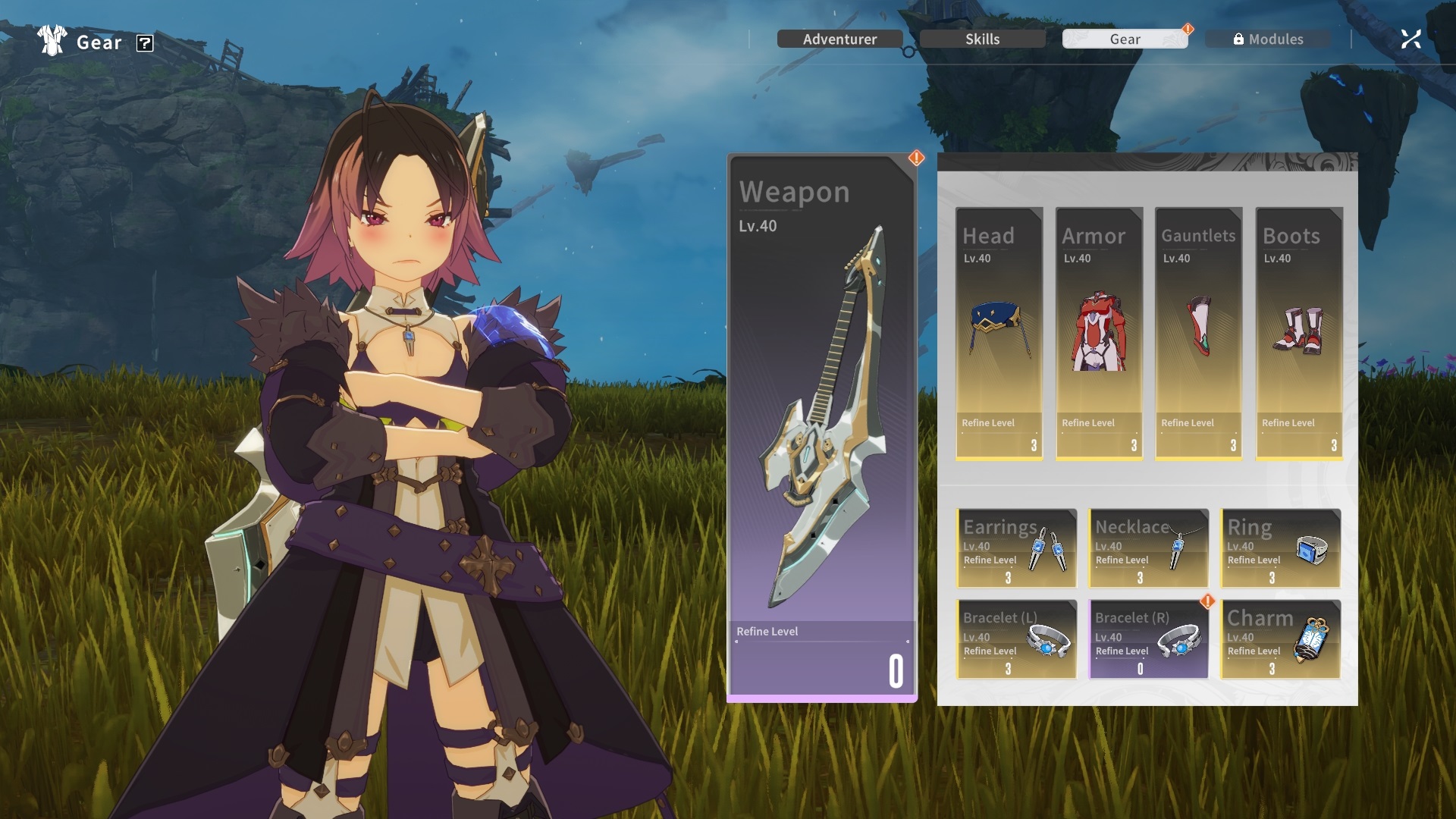
Task: Open the Bracelet (R) slot
Action: (x=1148, y=639)
